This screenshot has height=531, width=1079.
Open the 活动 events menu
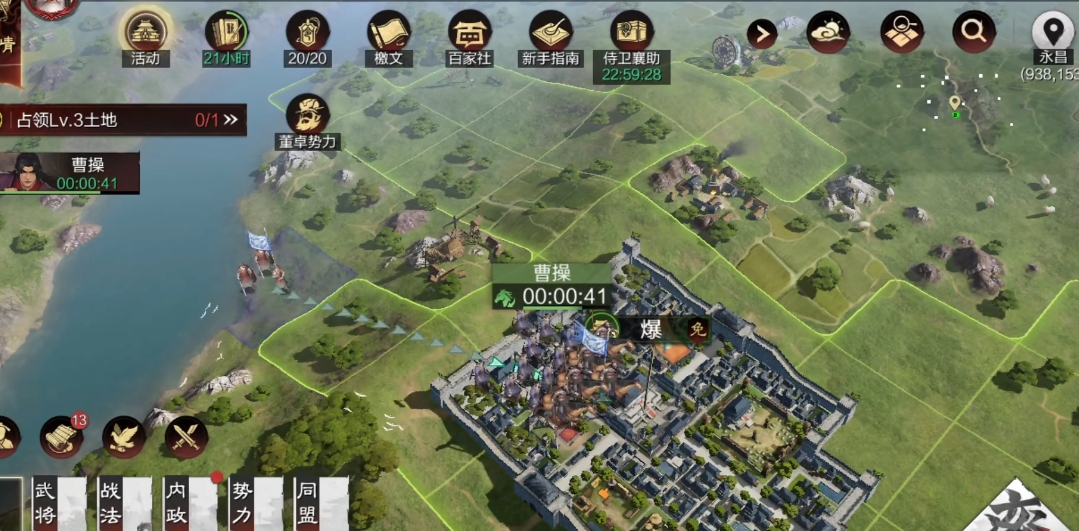point(145,34)
